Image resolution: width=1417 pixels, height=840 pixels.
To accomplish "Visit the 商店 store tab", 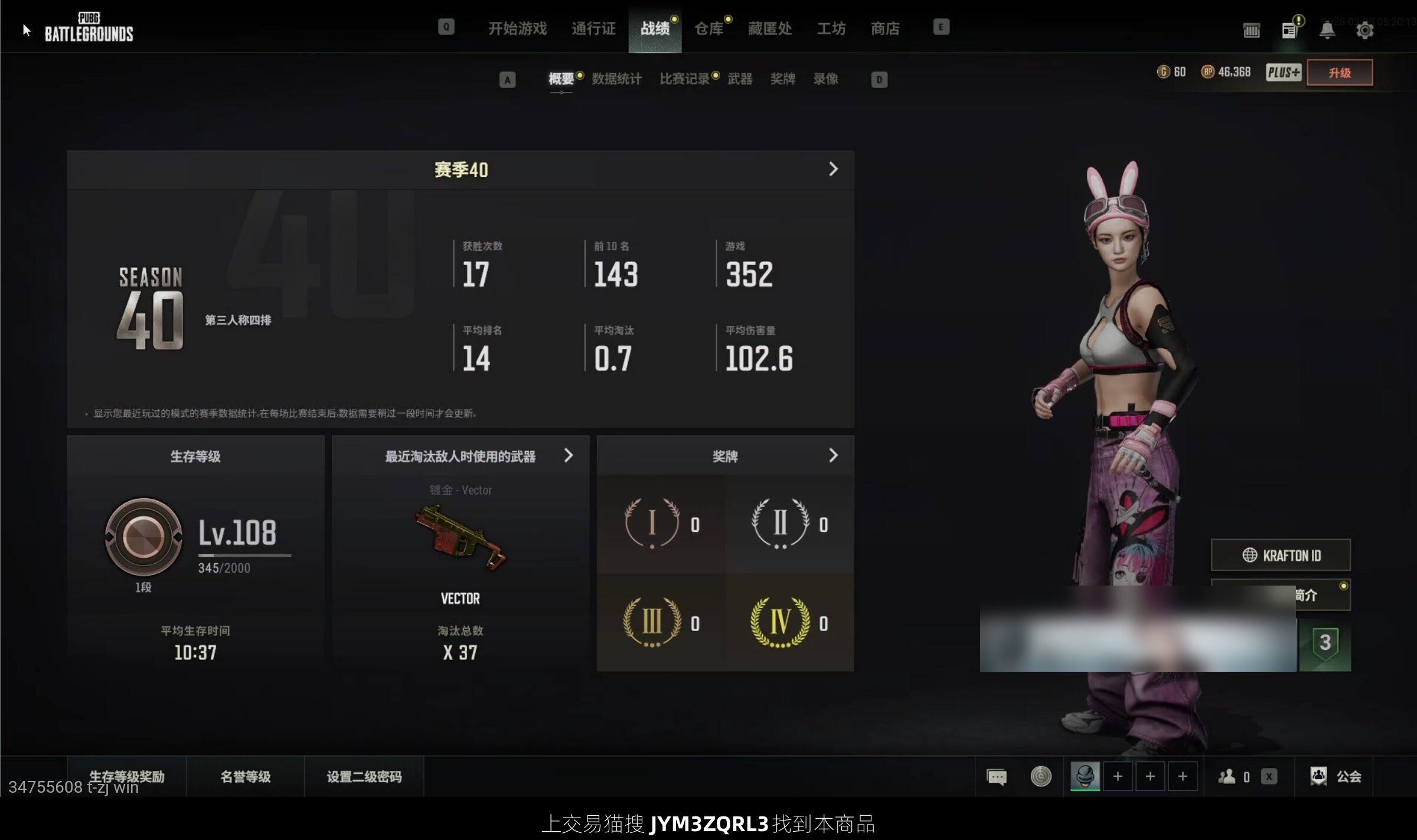I will click(885, 28).
